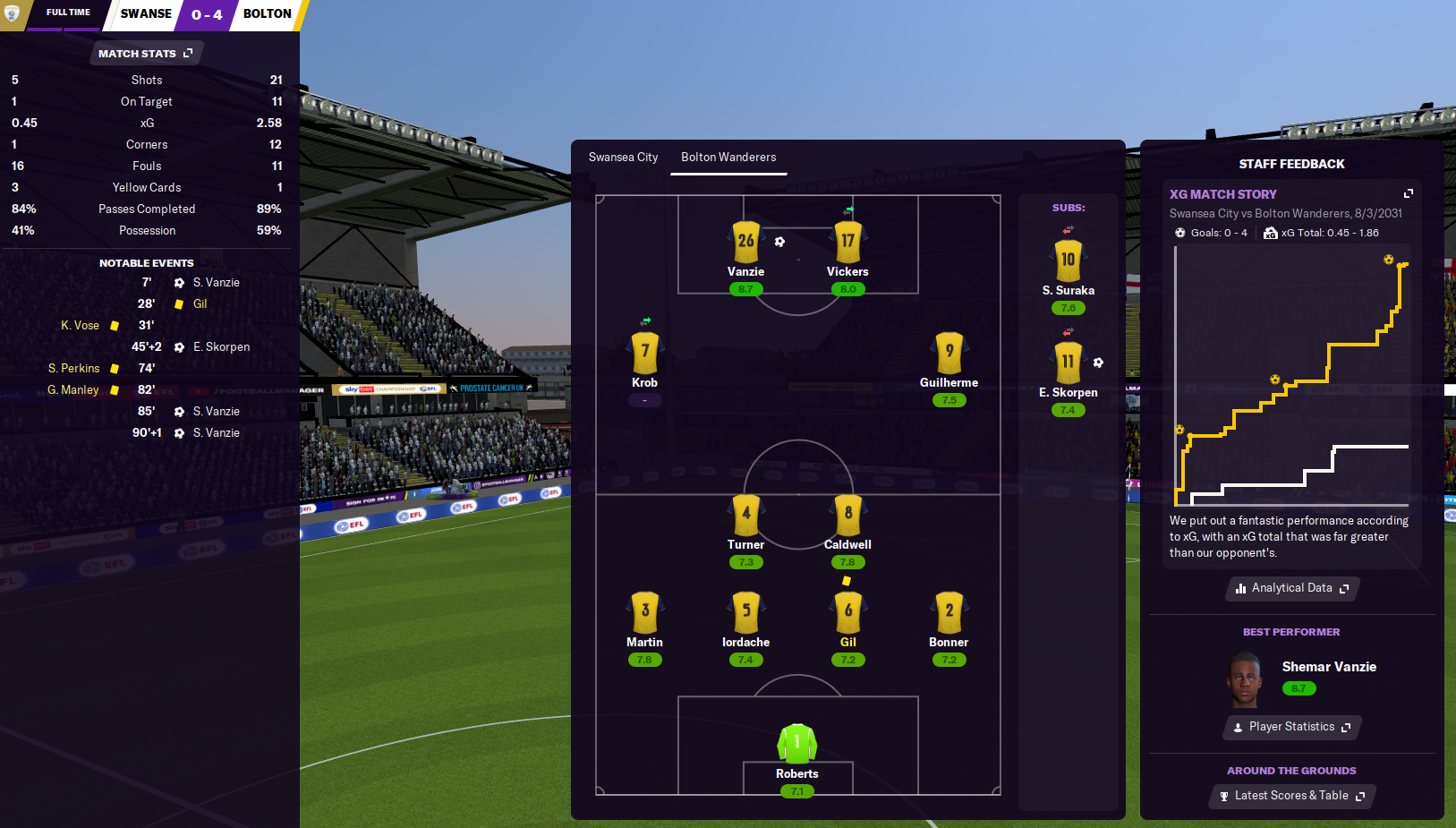Select midfielder Turner
Screen dimensions: 1456x828
click(745, 516)
